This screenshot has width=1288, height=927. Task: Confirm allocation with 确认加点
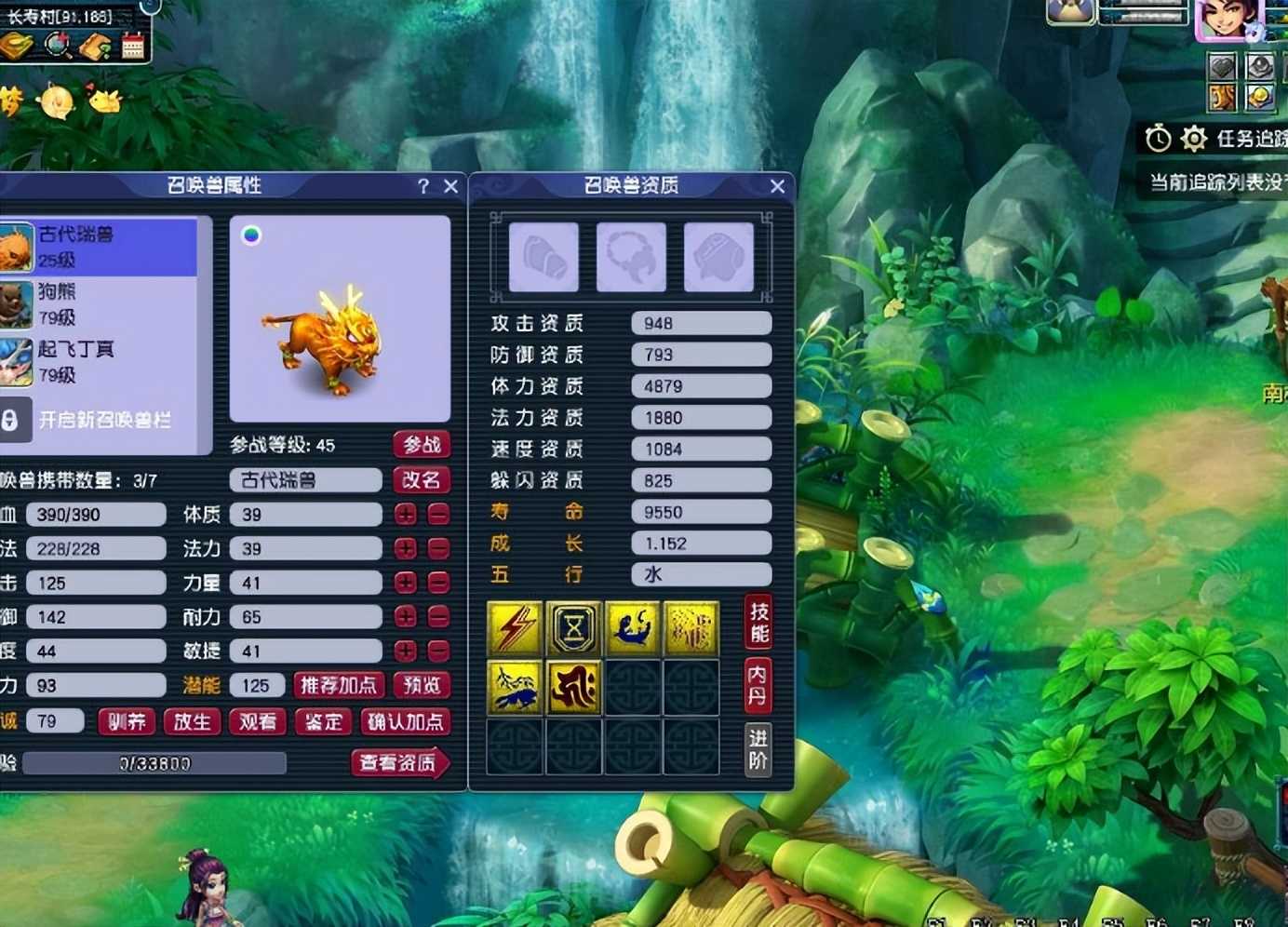(405, 722)
